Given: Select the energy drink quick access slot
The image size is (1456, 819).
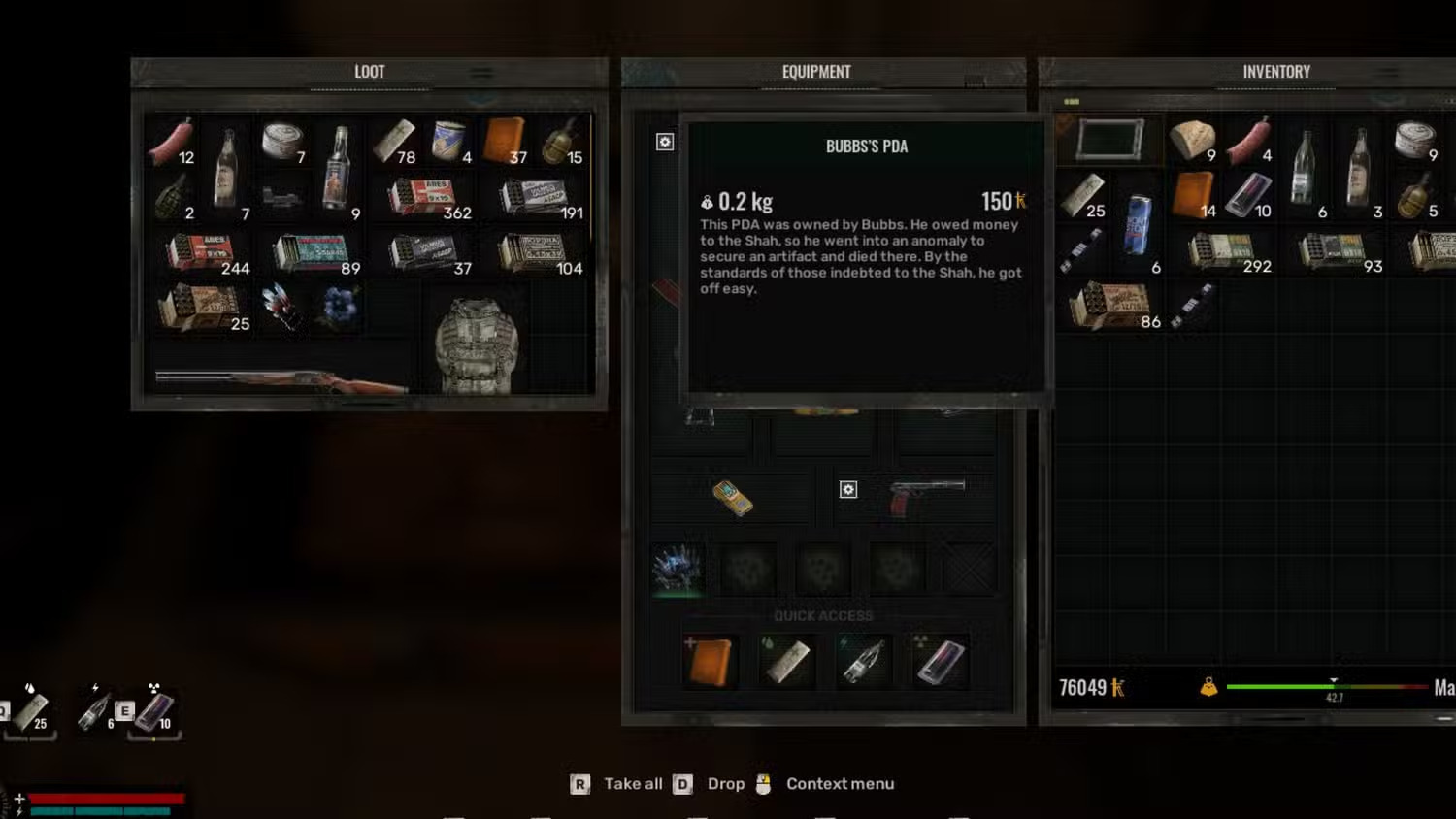Looking at the screenshot, I should coord(863,661).
